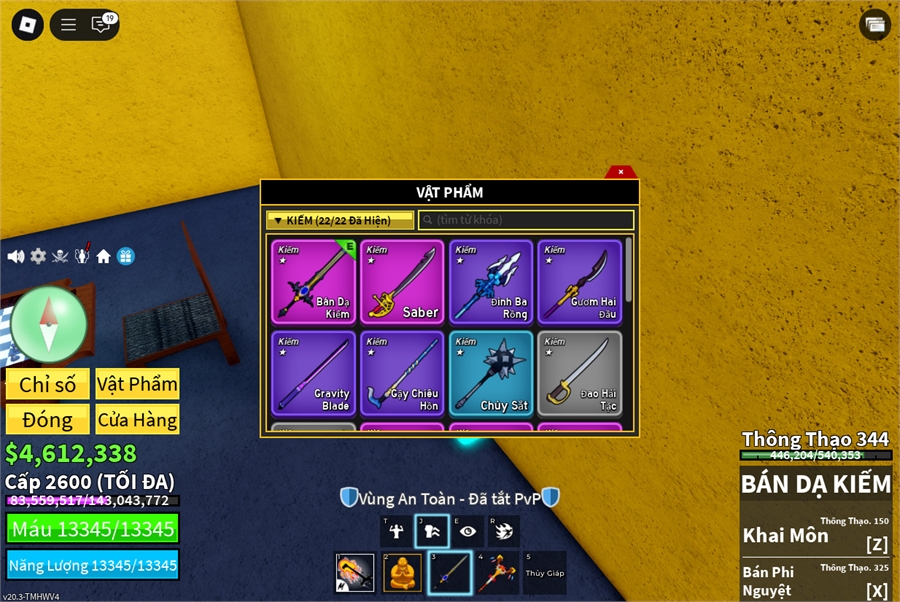Viewport: 900px width, 602px height.
Task: Equip the Thủy Giáp hotbar slot
Action: click(x=544, y=573)
